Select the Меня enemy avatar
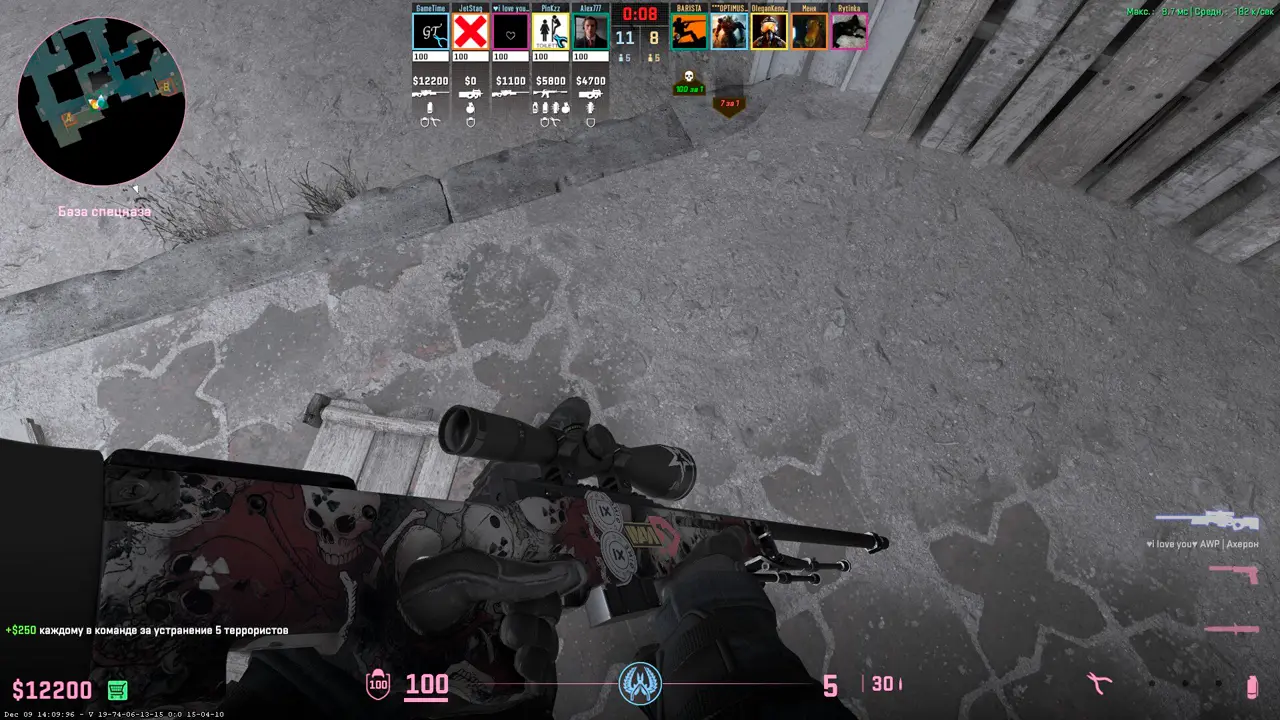The width and height of the screenshot is (1280, 720). pyautogui.click(x=809, y=31)
